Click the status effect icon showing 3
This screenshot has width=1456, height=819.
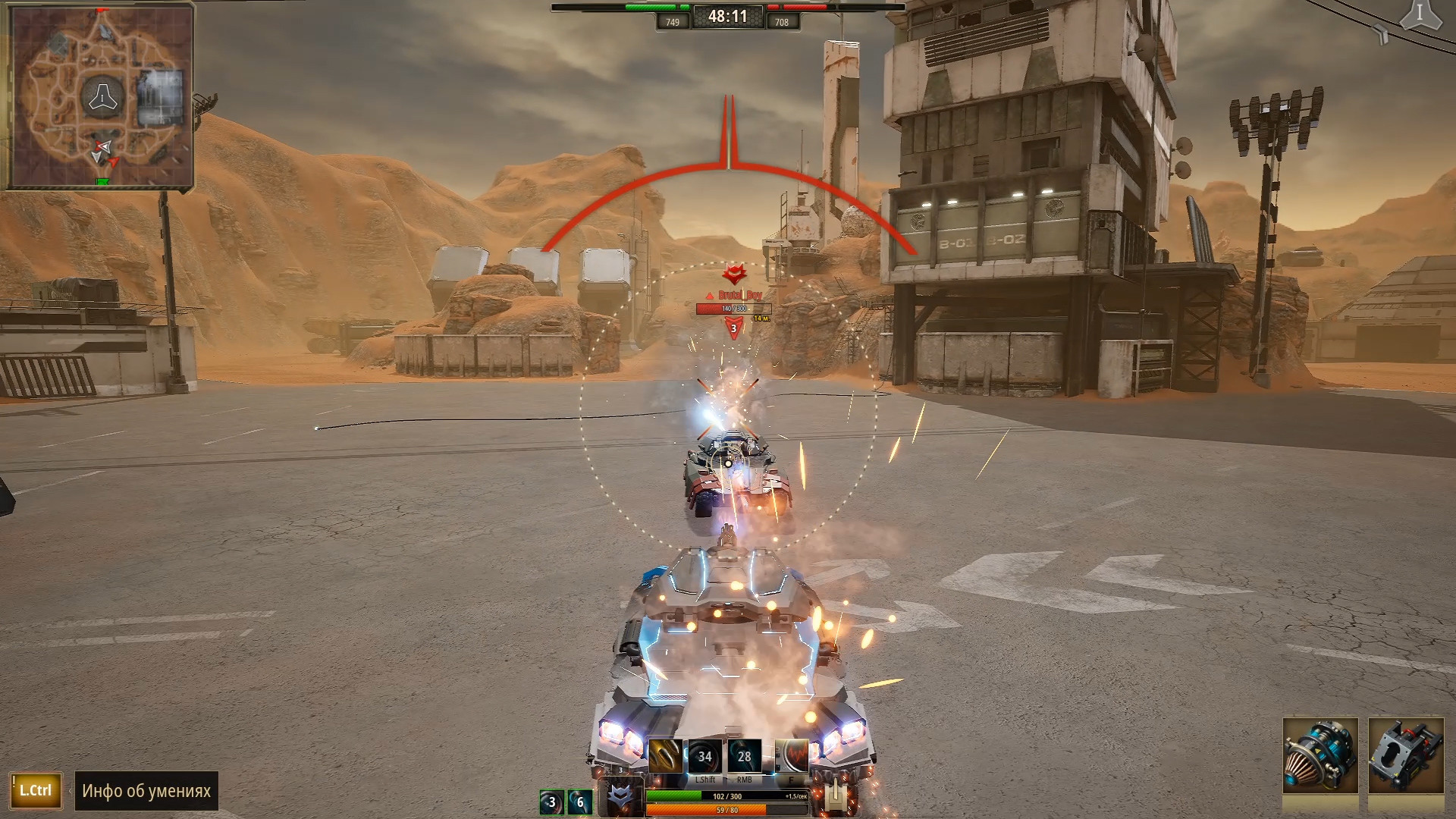(551, 802)
